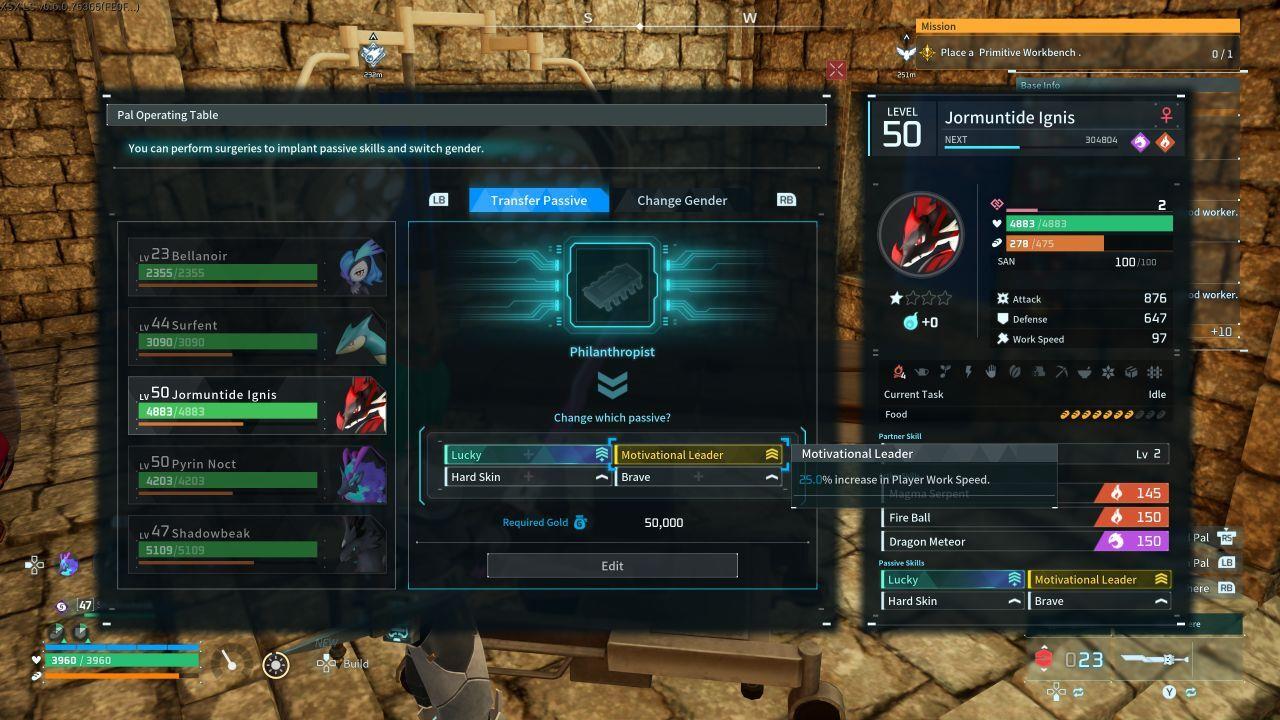Select the Mining pickaxe work suitability icon

[x=1062, y=372]
